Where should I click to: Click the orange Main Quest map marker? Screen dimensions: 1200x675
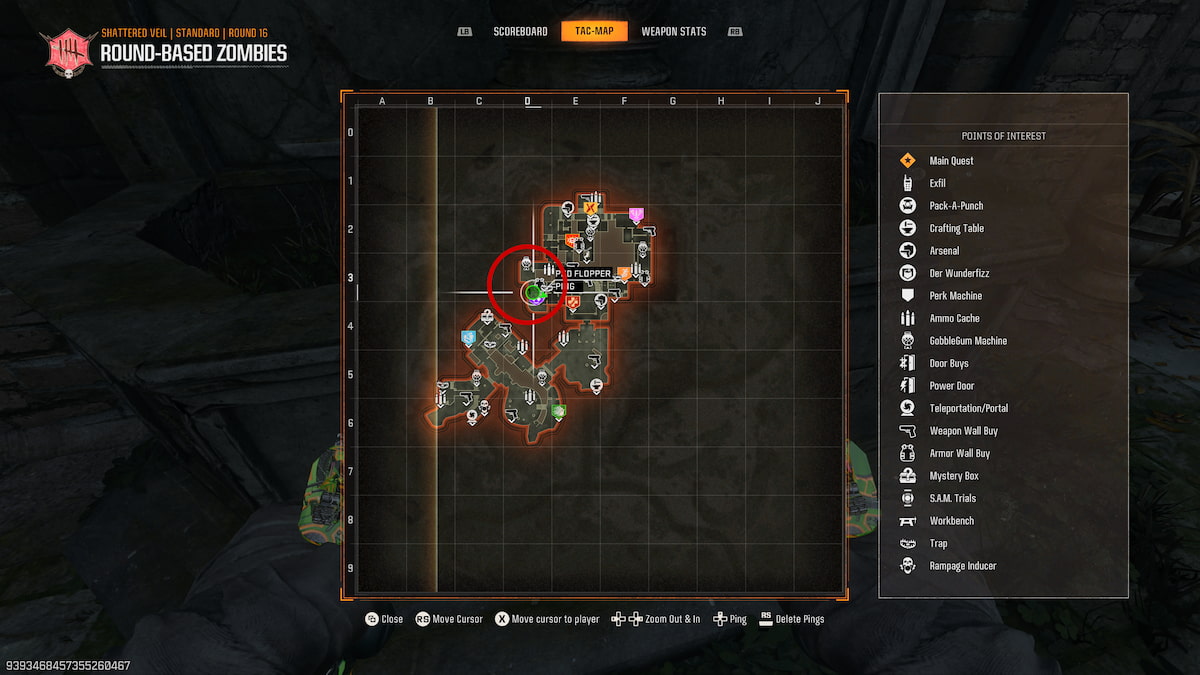point(590,208)
